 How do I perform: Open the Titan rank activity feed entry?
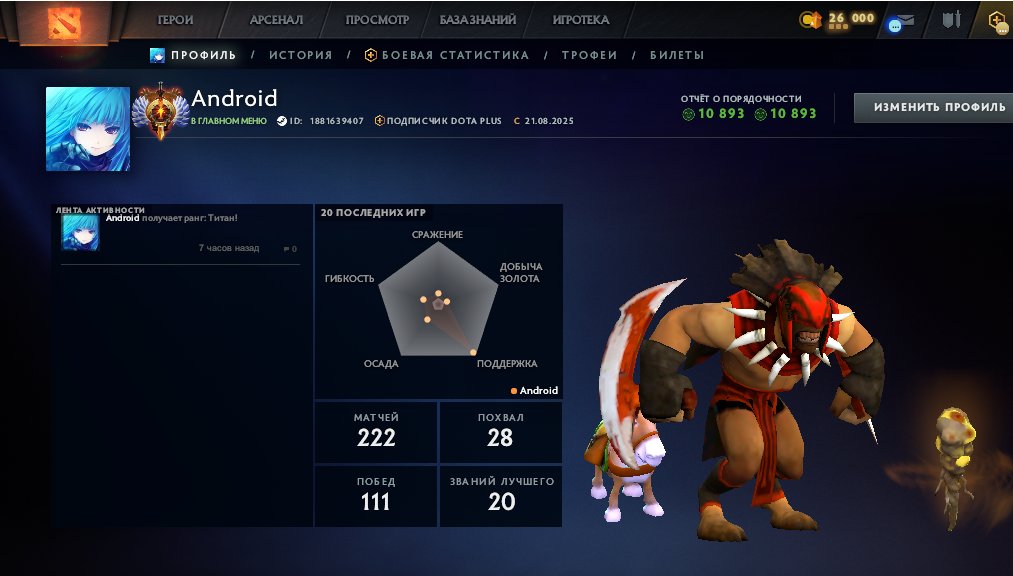click(180, 233)
